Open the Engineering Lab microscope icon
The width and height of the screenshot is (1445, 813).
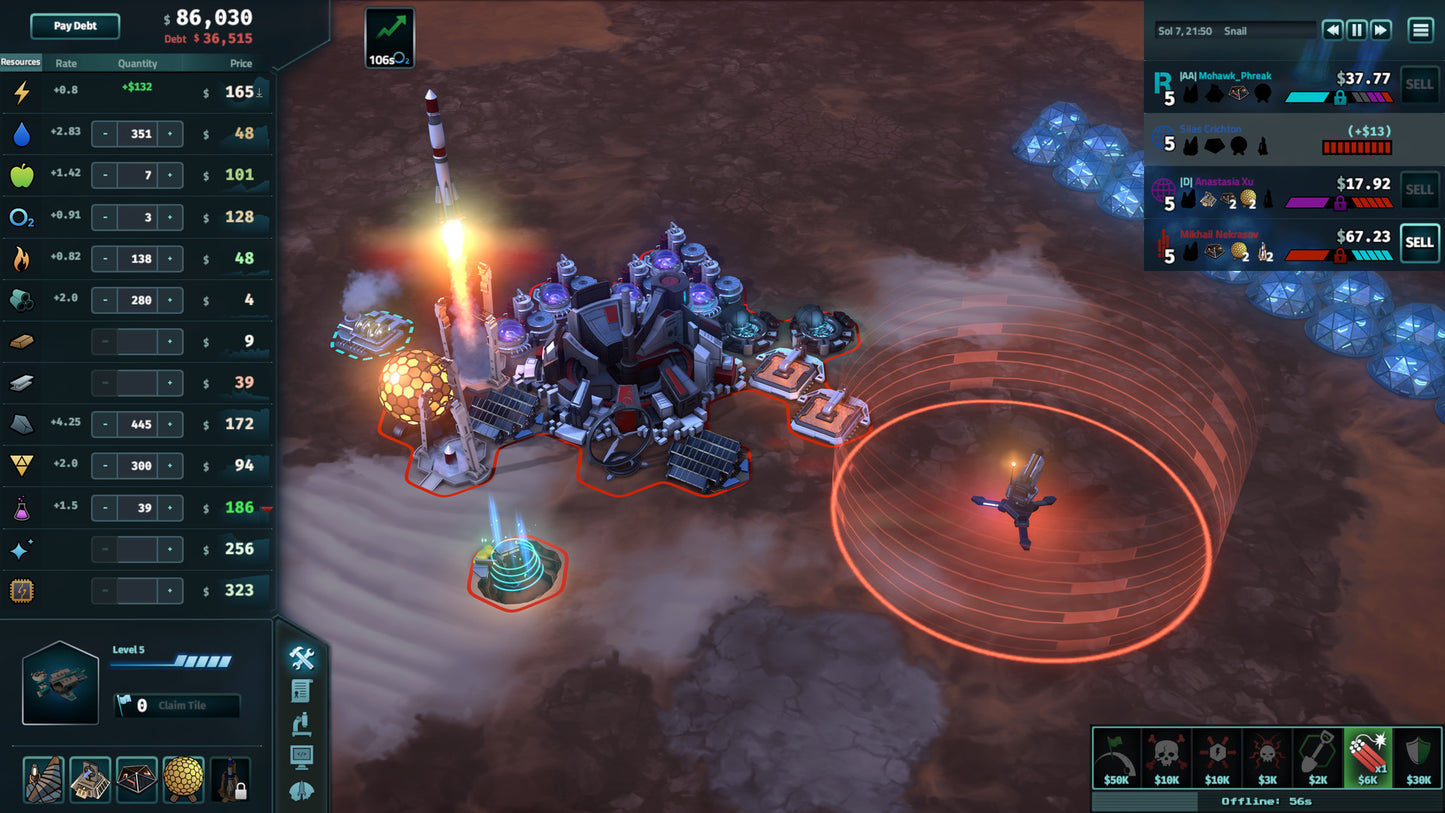tap(300, 725)
